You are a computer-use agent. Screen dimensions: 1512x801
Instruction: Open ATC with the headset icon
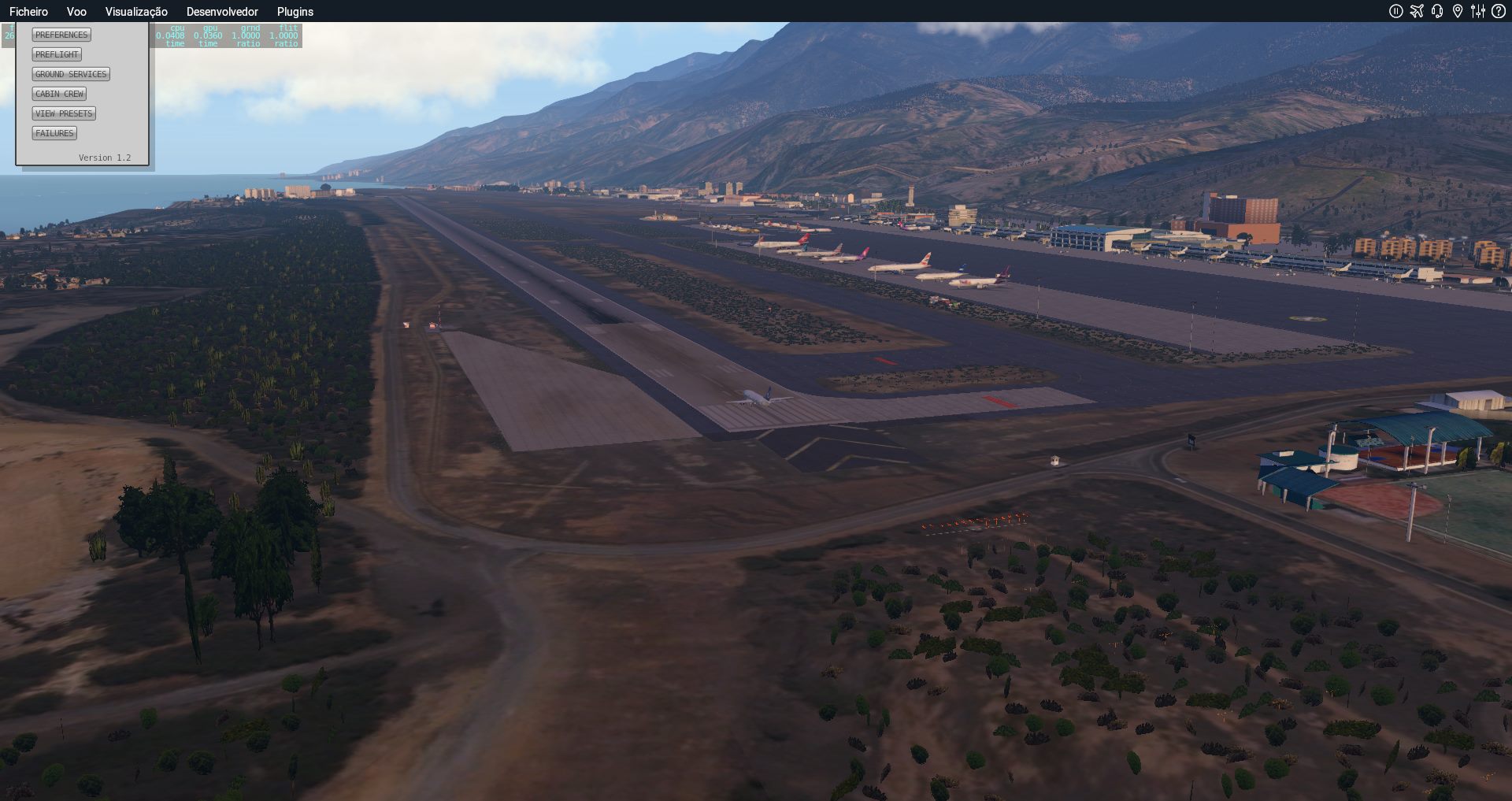(1437, 11)
